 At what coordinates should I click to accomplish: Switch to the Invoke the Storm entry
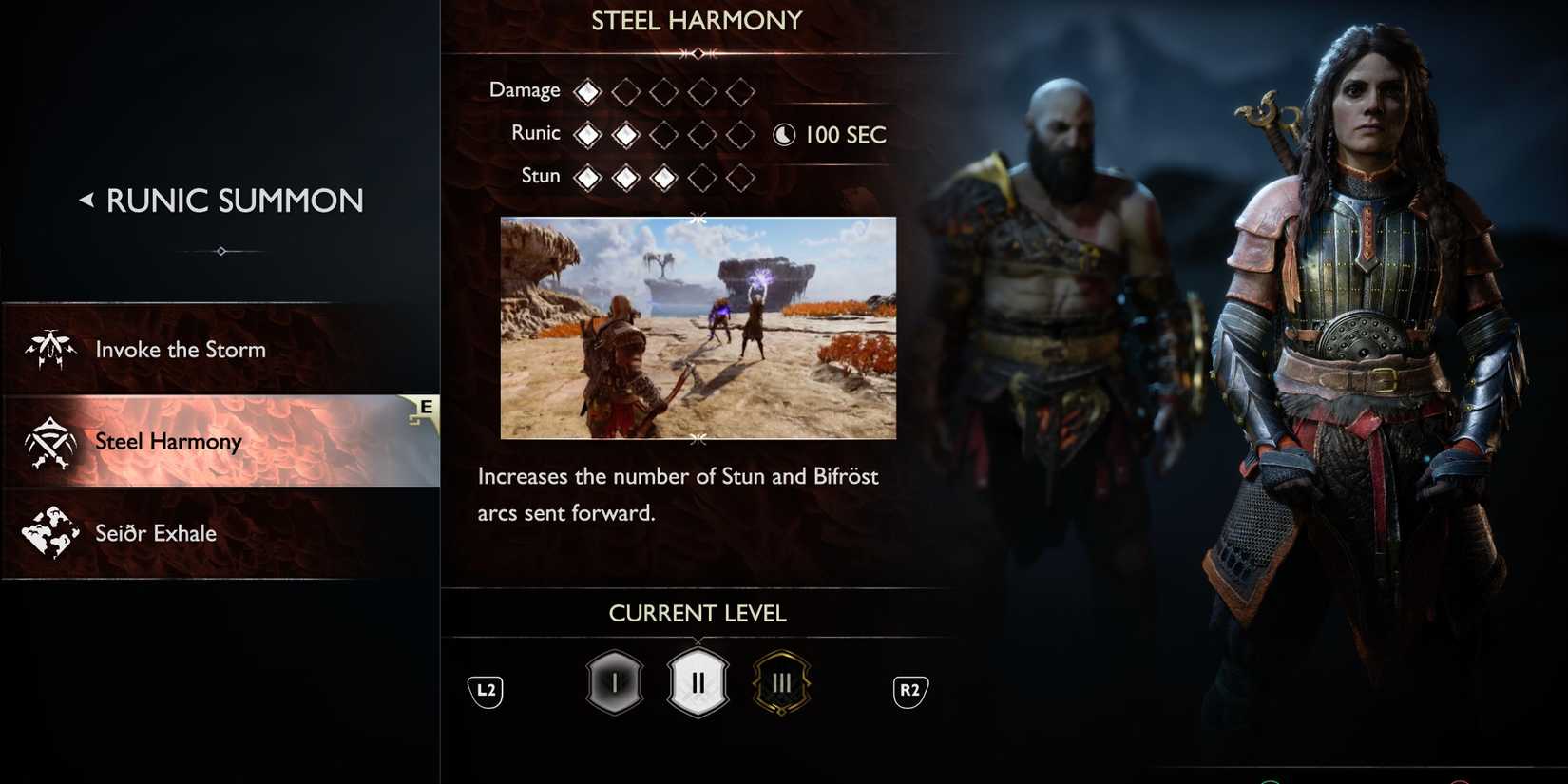pyautogui.click(x=181, y=349)
